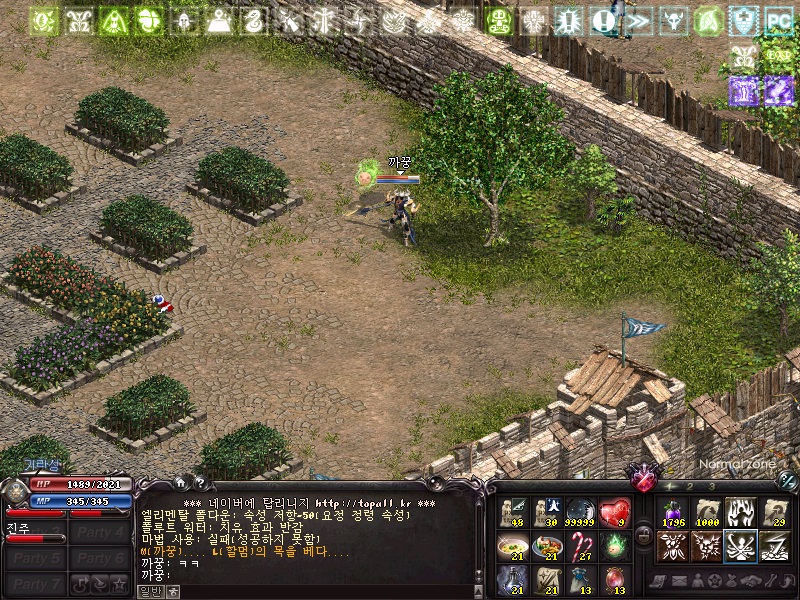Open the question mark help button
Screen dimensions: 800x600
[199, 483]
